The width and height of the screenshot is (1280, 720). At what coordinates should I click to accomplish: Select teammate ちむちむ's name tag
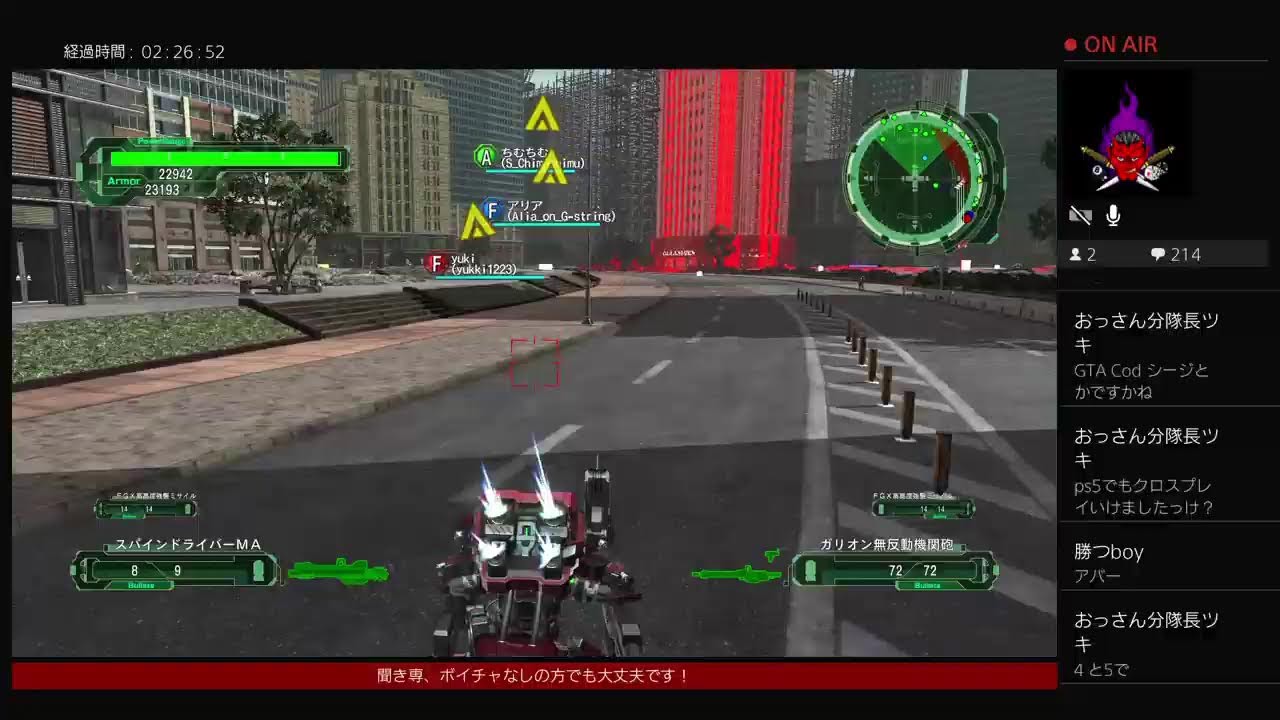tap(530, 157)
